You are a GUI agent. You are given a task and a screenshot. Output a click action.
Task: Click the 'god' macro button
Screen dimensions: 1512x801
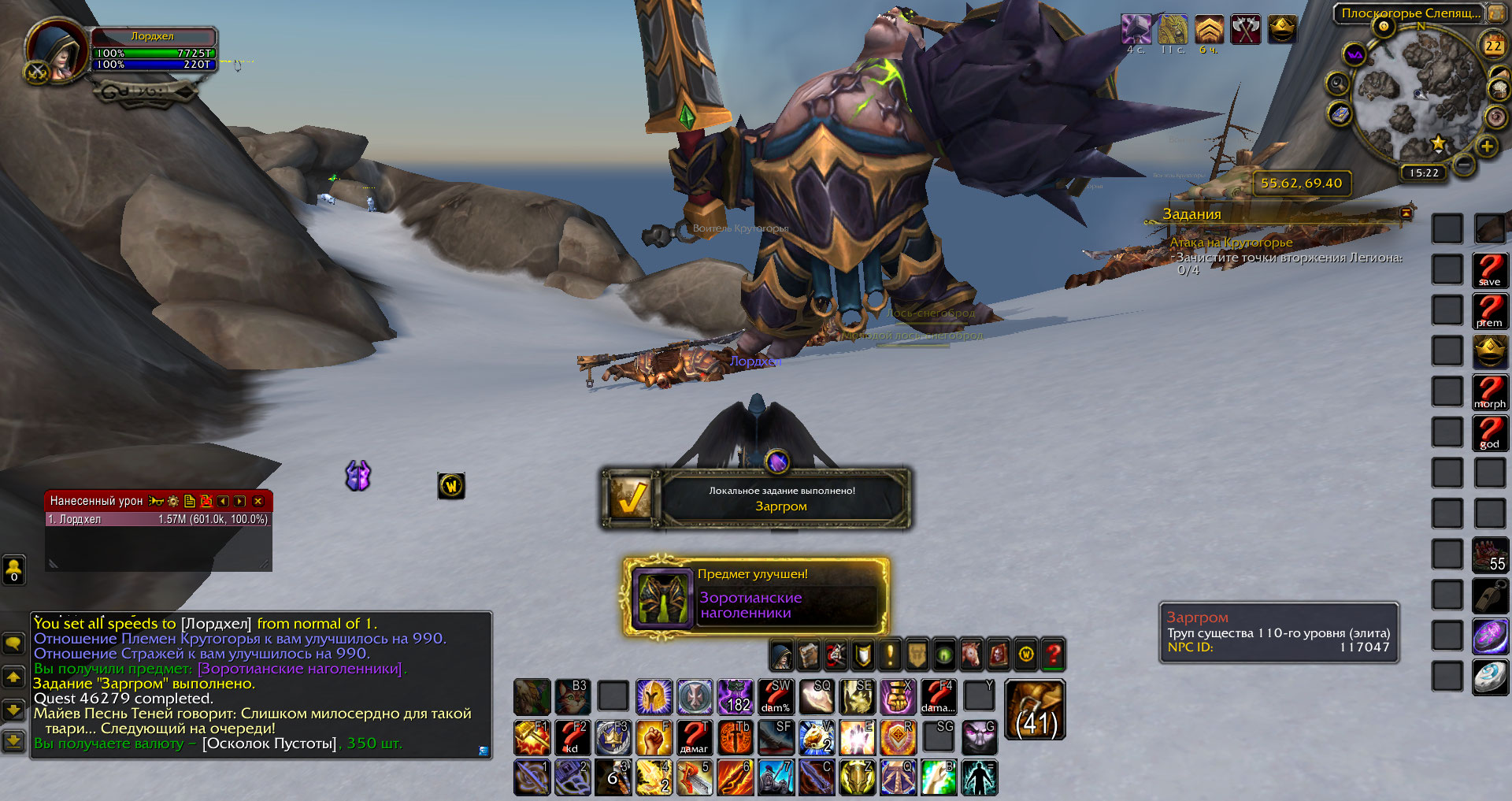(x=1490, y=432)
